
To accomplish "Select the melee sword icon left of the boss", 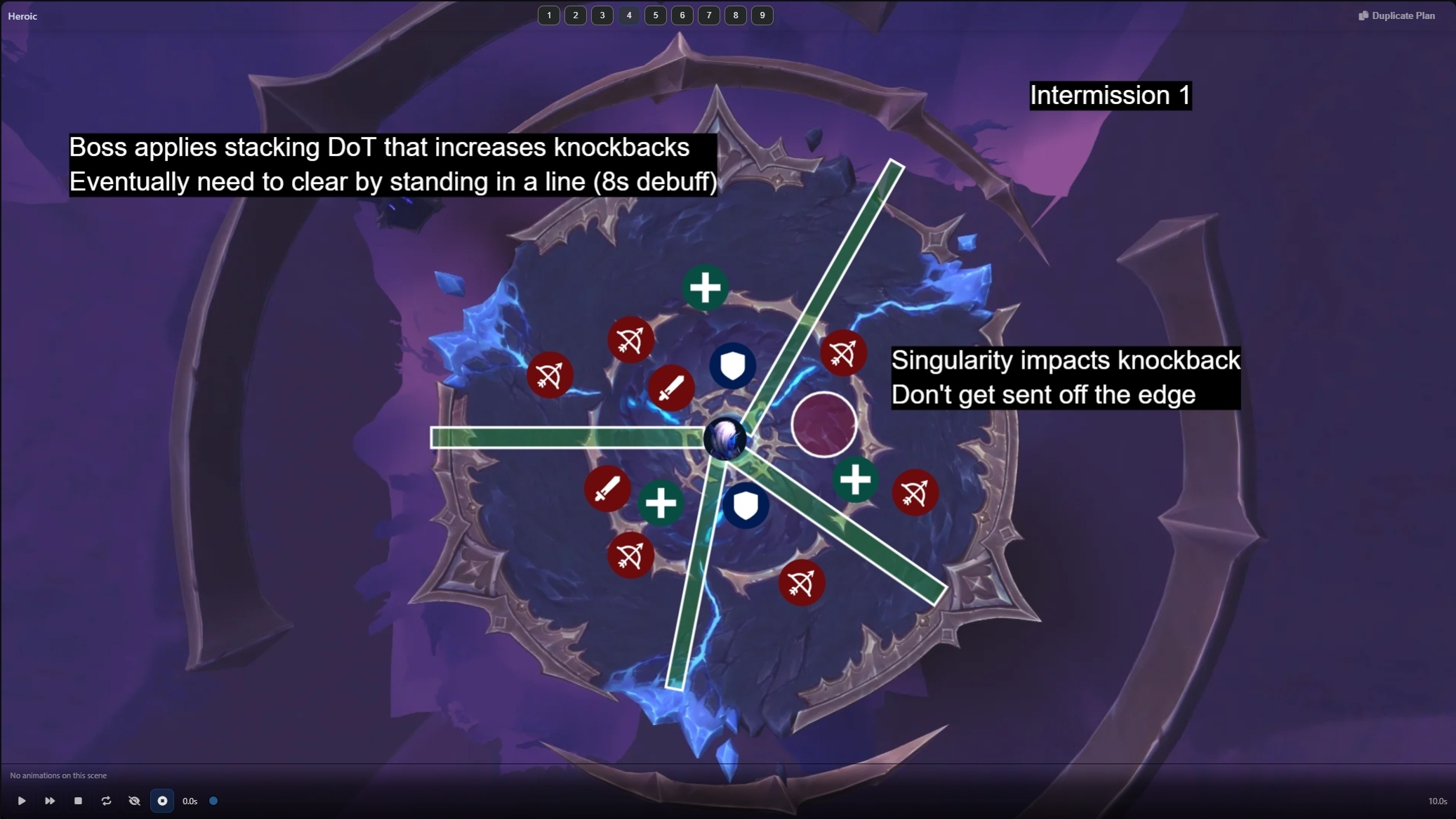I will point(672,387).
